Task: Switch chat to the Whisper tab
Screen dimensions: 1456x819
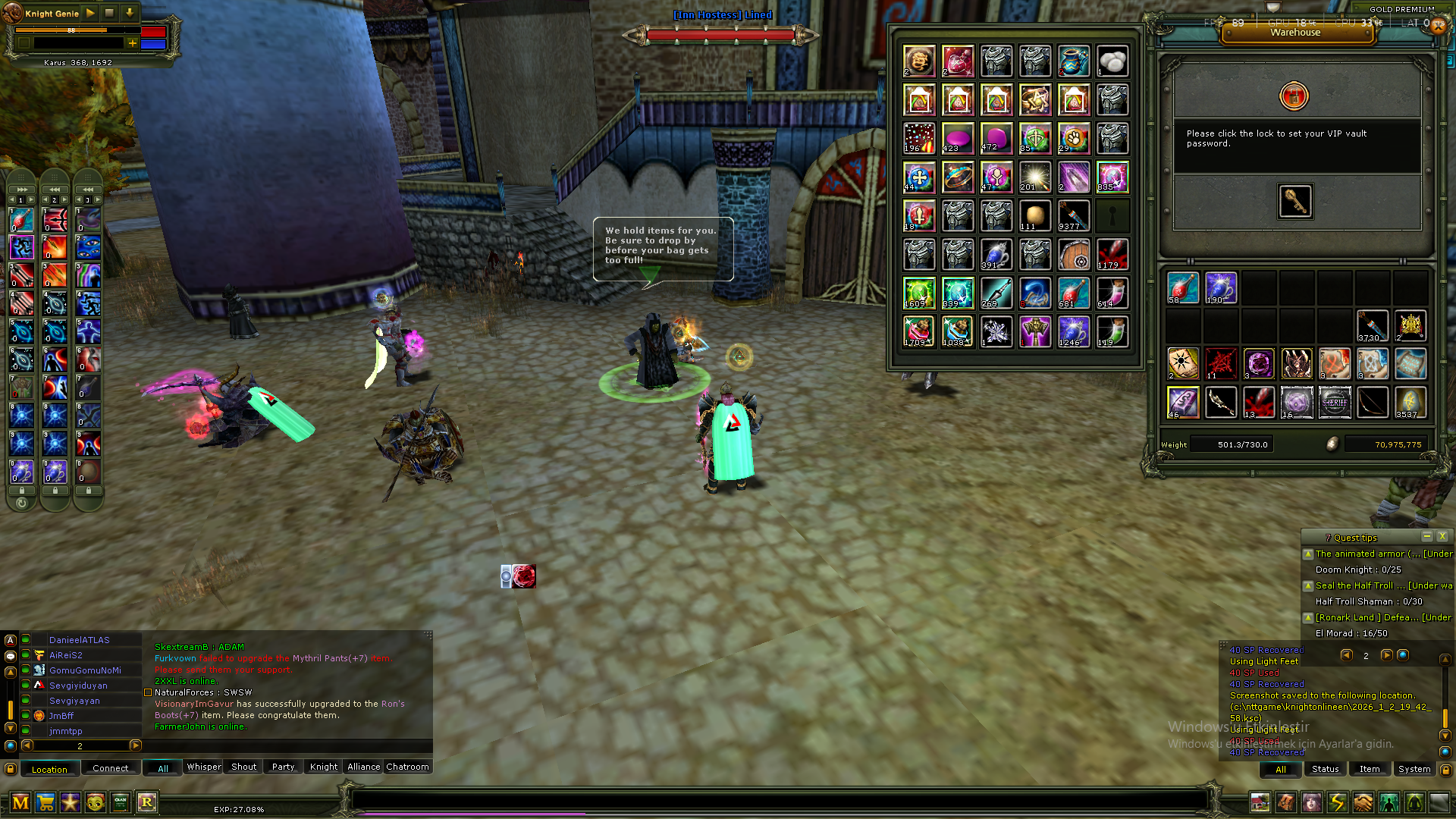Action: pos(204,767)
